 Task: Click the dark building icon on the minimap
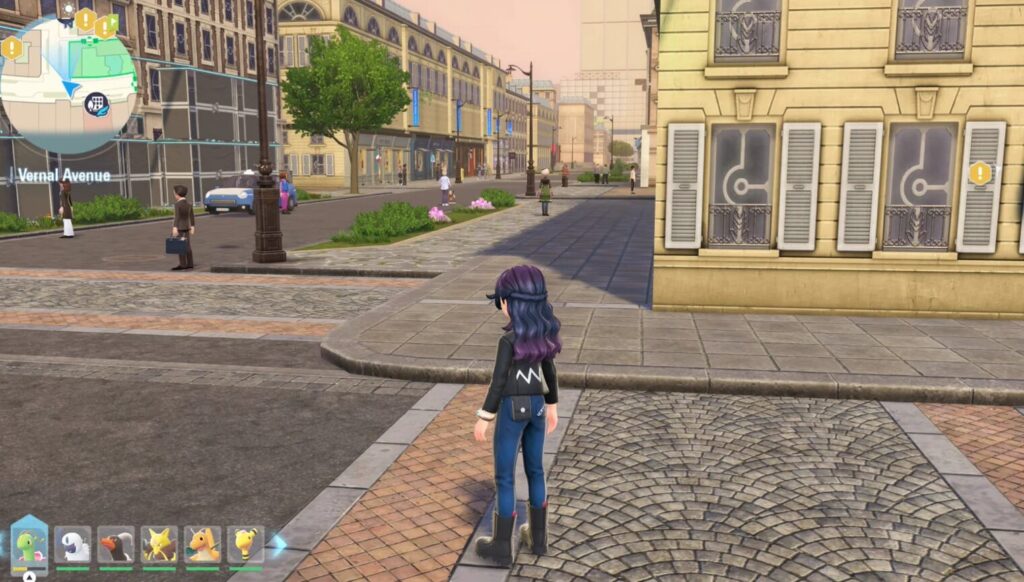click(x=96, y=101)
